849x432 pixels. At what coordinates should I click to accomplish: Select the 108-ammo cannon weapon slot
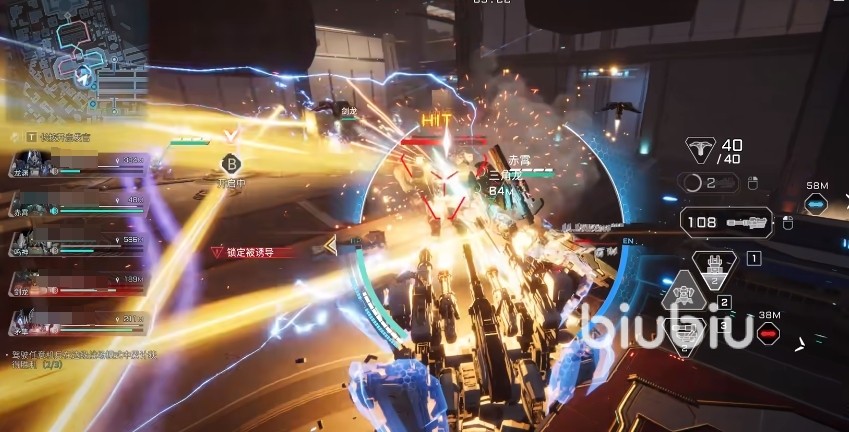click(x=726, y=221)
